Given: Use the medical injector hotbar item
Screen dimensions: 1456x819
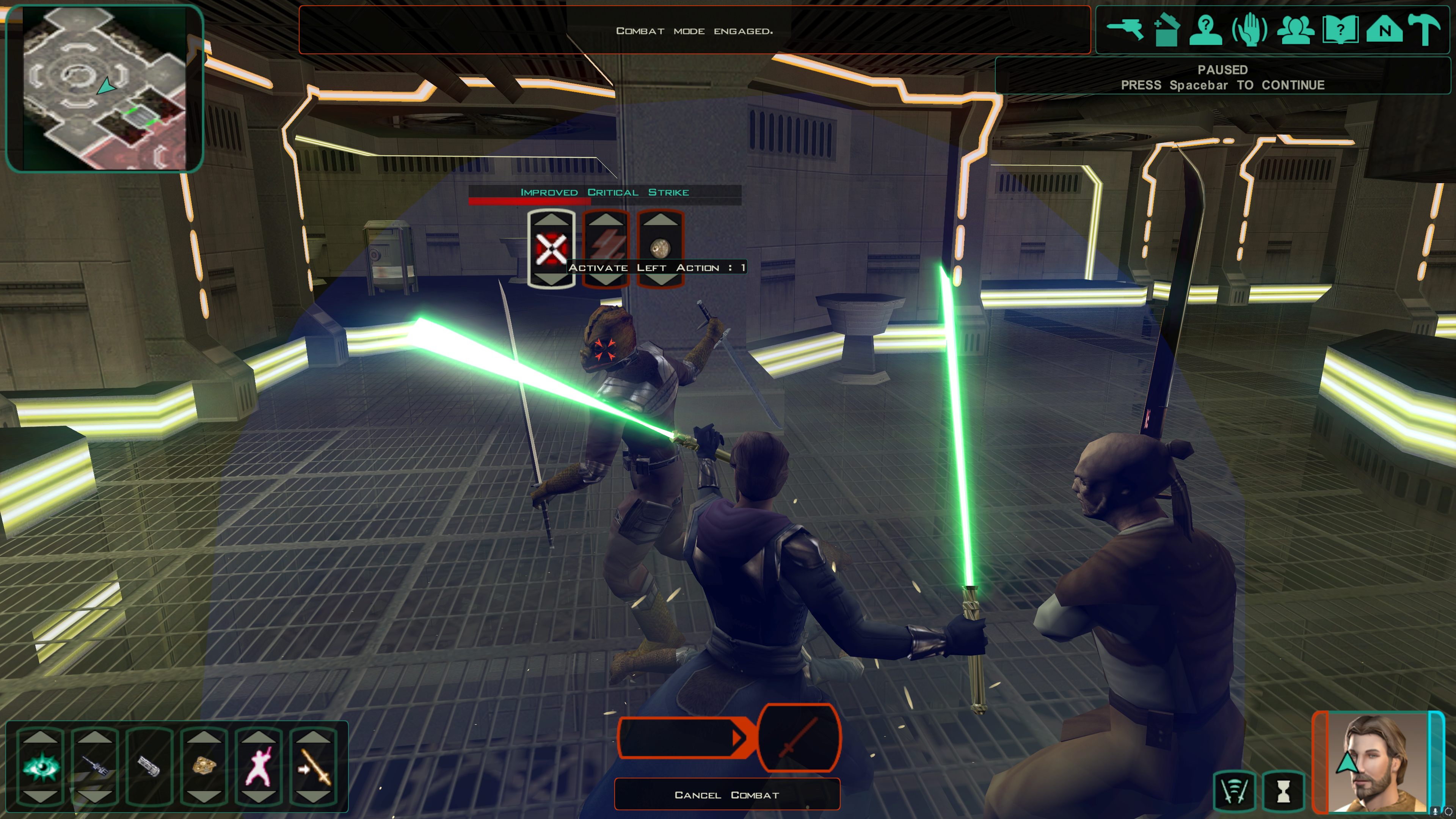Looking at the screenshot, I should 95,766.
